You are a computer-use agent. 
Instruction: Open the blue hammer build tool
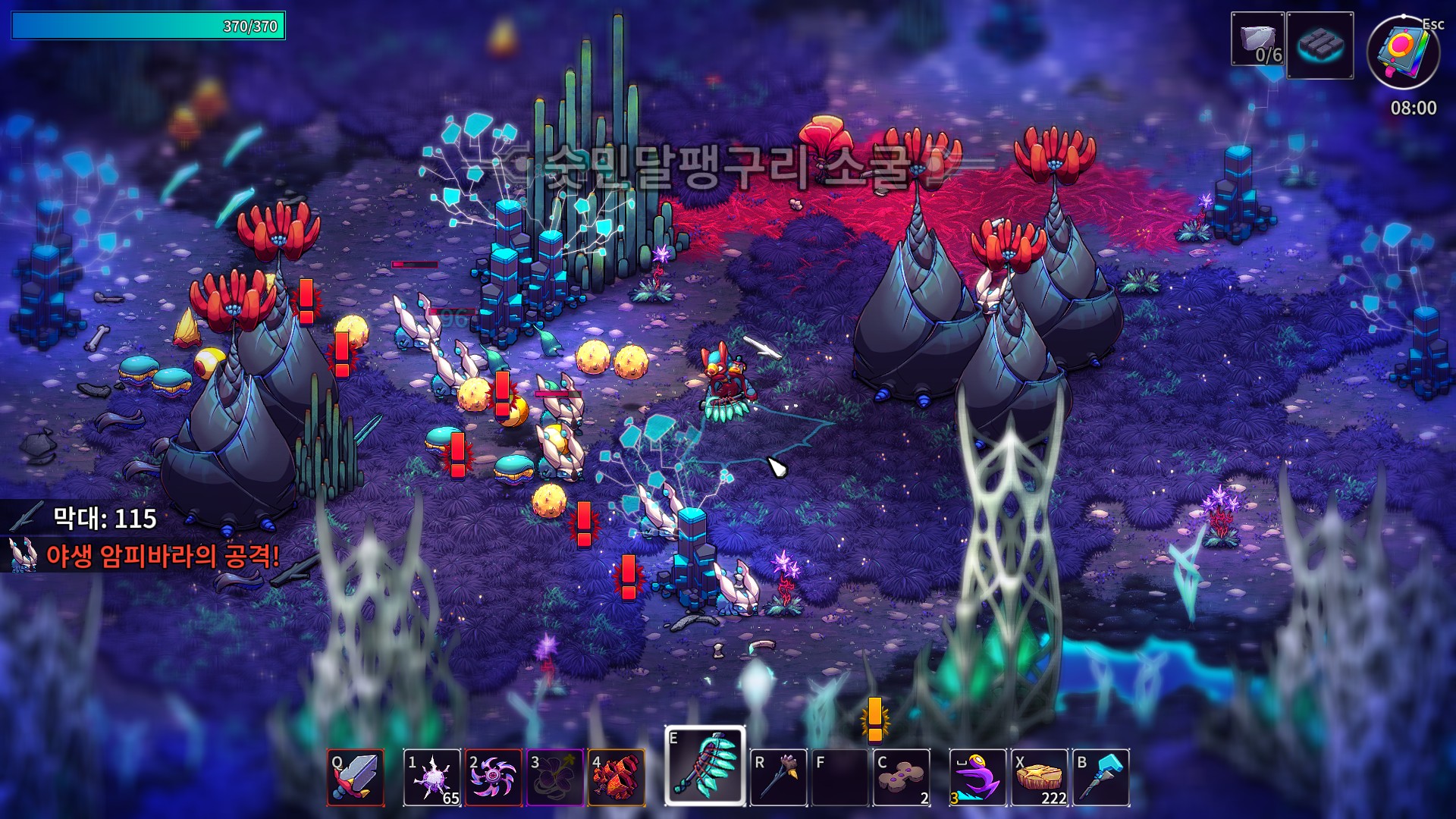pos(1100,777)
